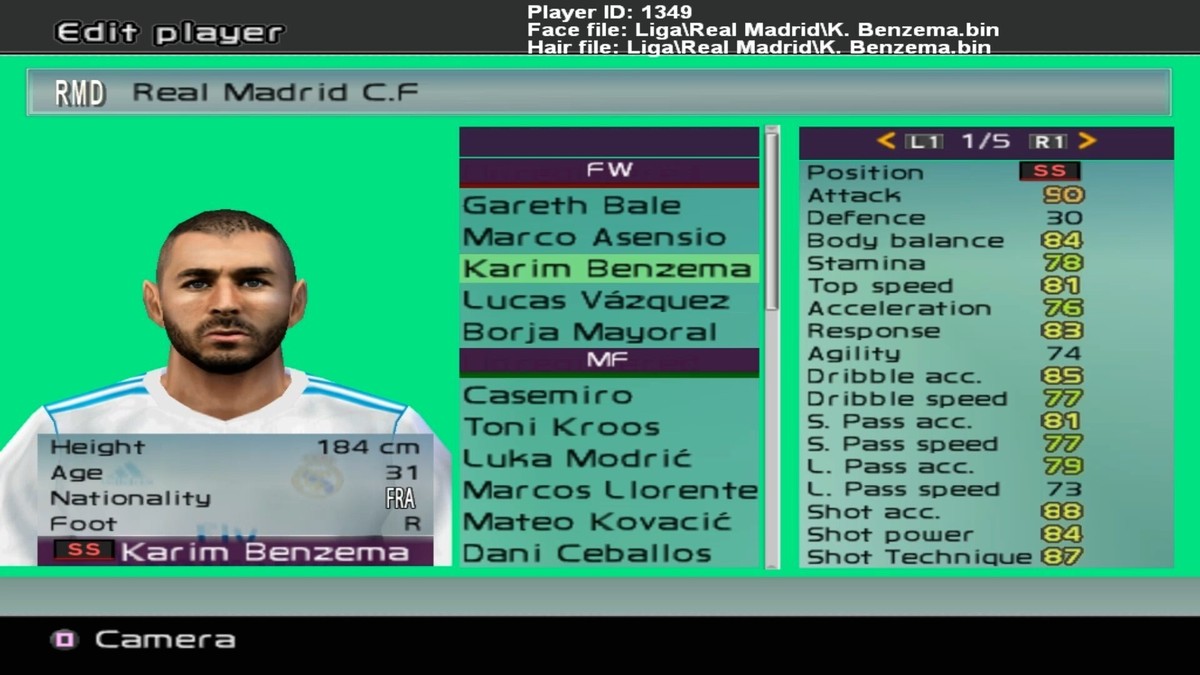Select Dani Ceballos in the roster
The height and width of the screenshot is (675, 1200).
coord(587,553)
